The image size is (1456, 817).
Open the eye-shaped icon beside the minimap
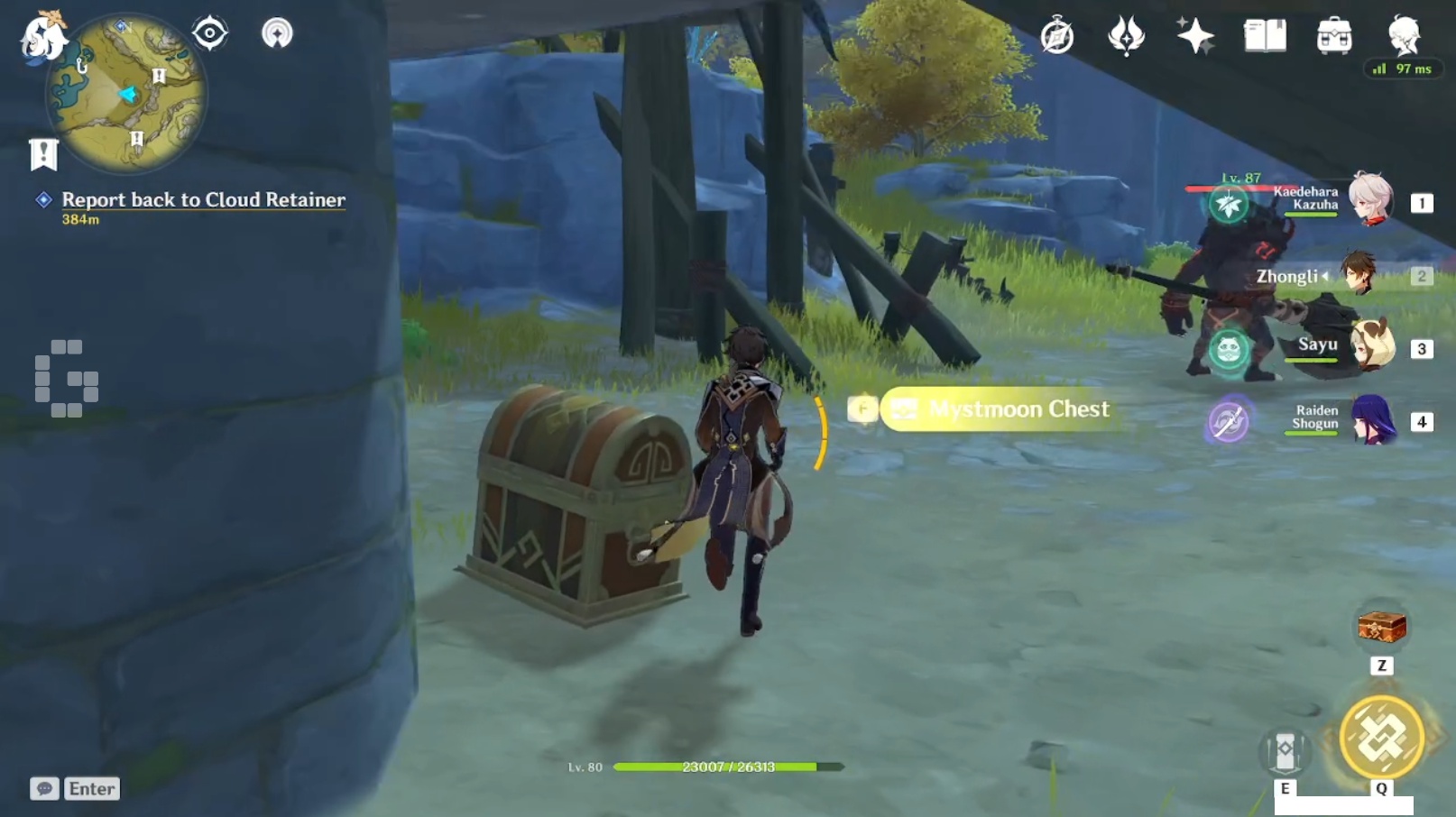[209, 33]
